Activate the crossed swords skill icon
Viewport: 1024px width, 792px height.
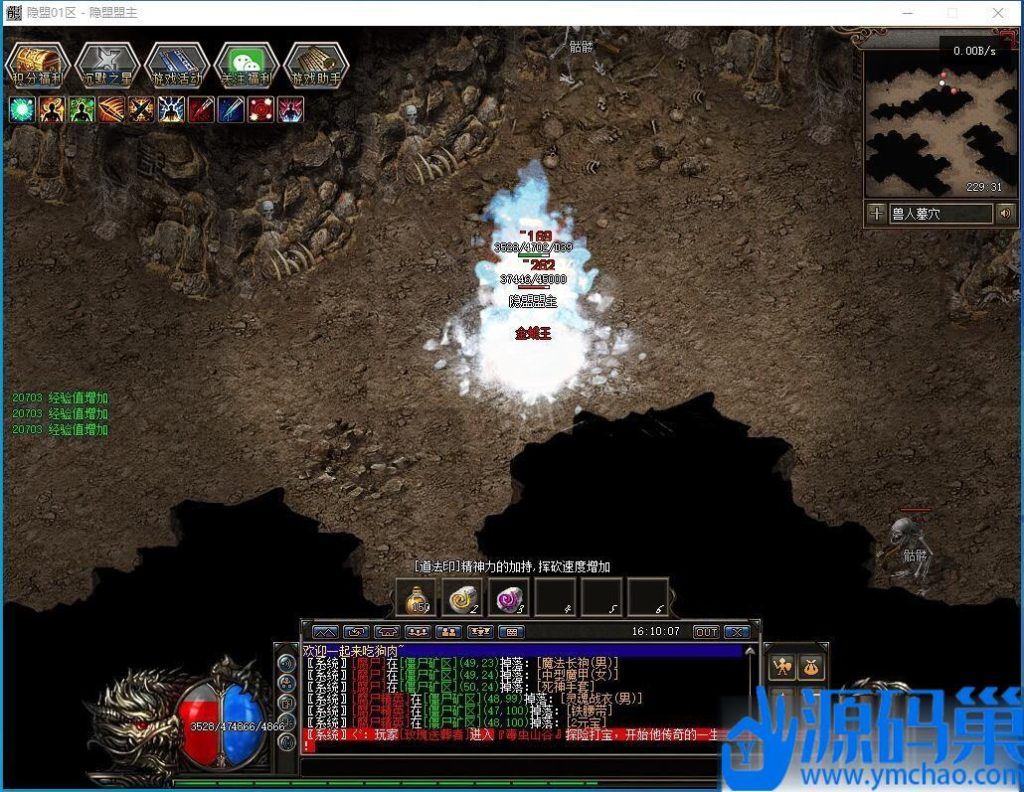(141, 109)
